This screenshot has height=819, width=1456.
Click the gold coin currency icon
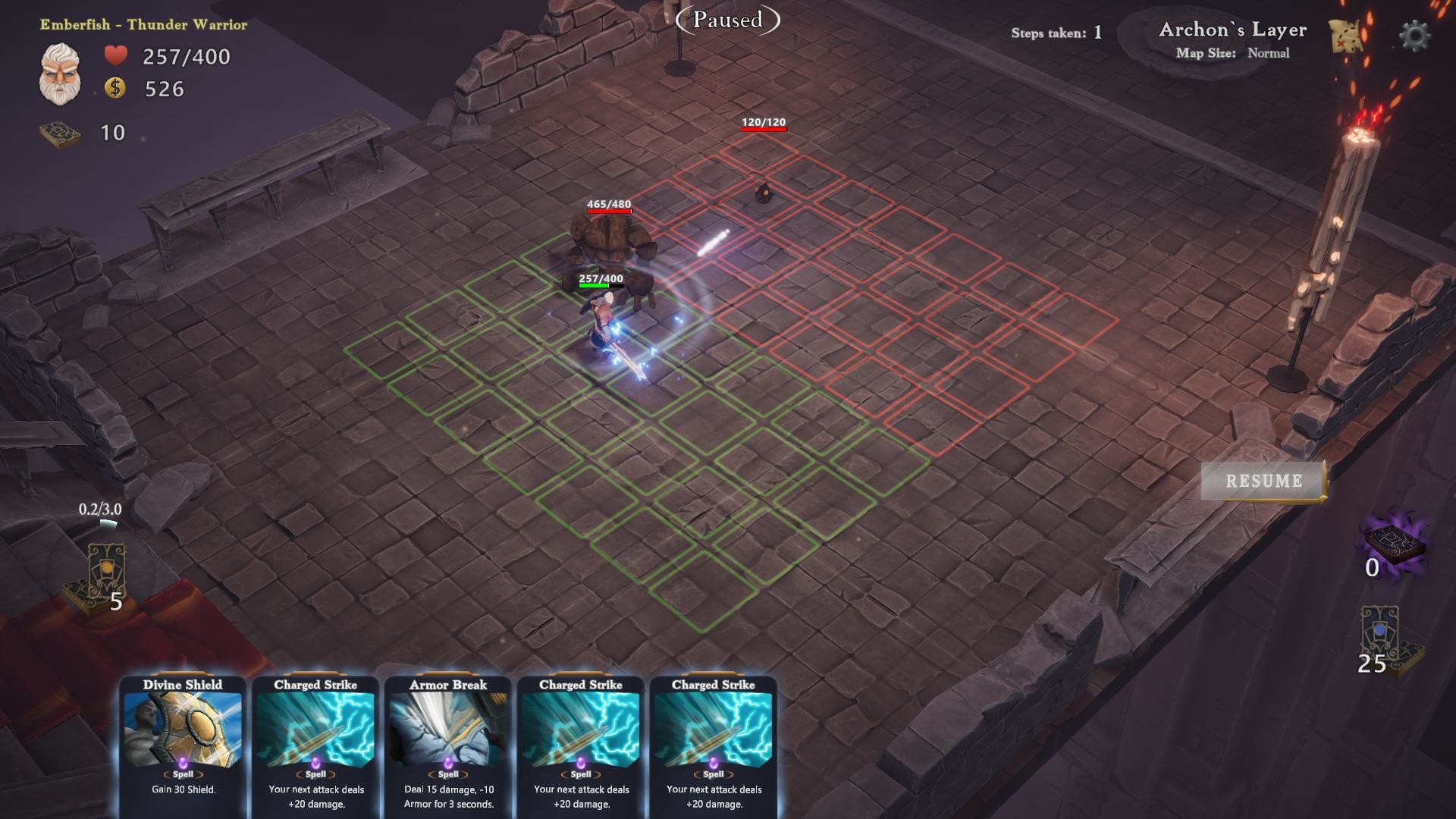(115, 89)
